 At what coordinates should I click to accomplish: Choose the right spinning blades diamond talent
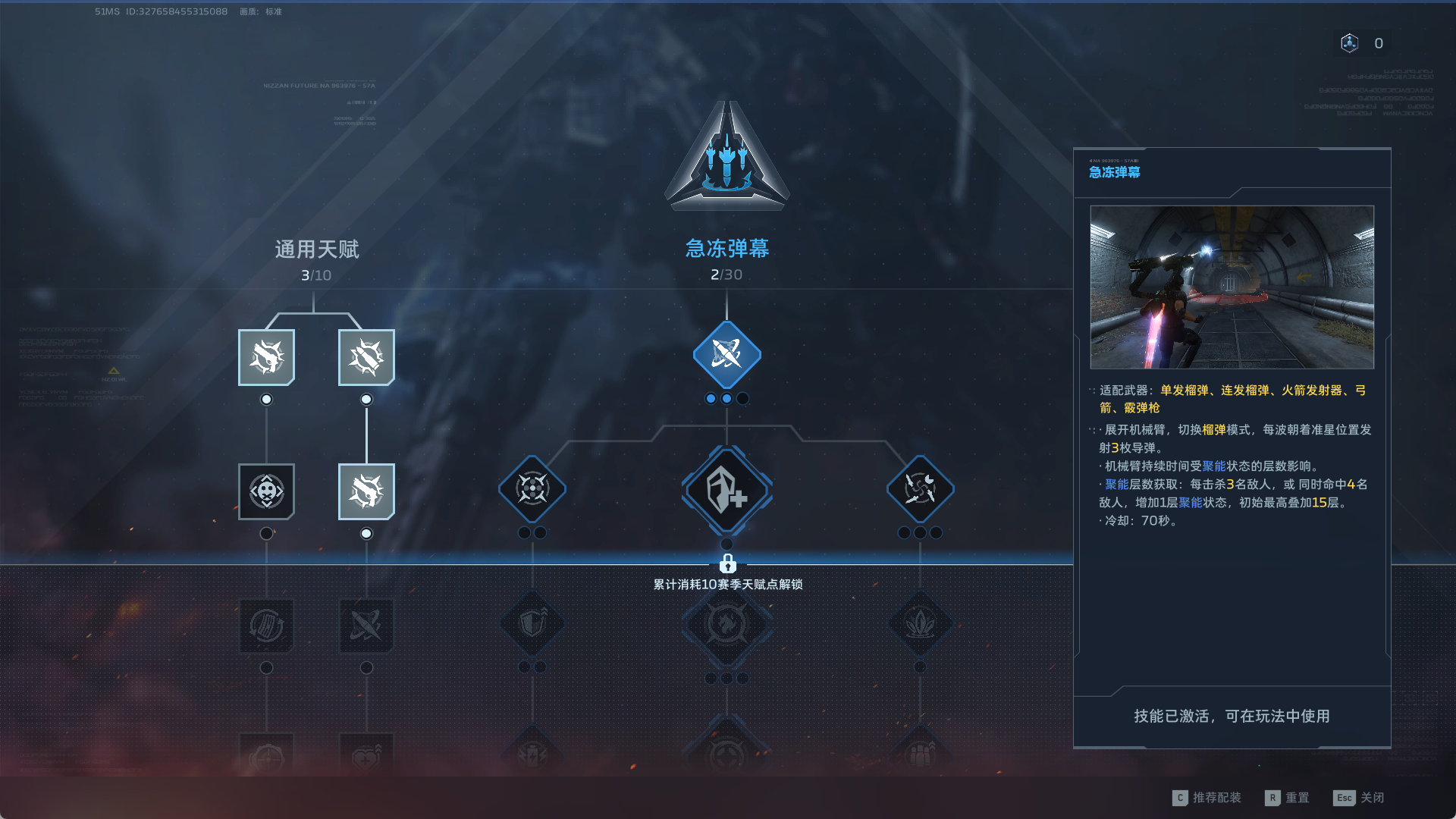point(920,489)
